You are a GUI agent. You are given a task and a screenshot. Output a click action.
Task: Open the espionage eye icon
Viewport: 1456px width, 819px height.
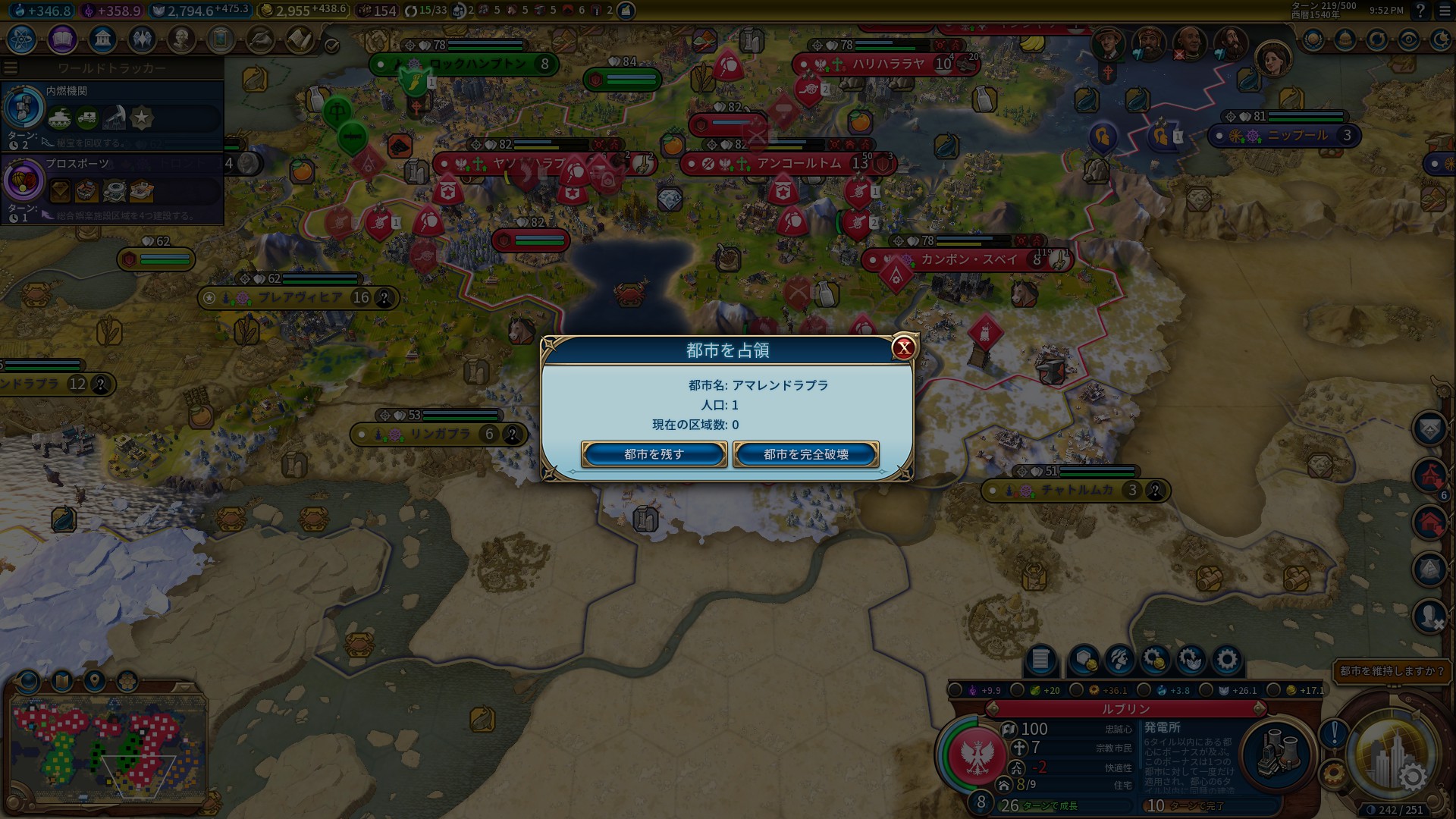click(x=1408, y=39)
